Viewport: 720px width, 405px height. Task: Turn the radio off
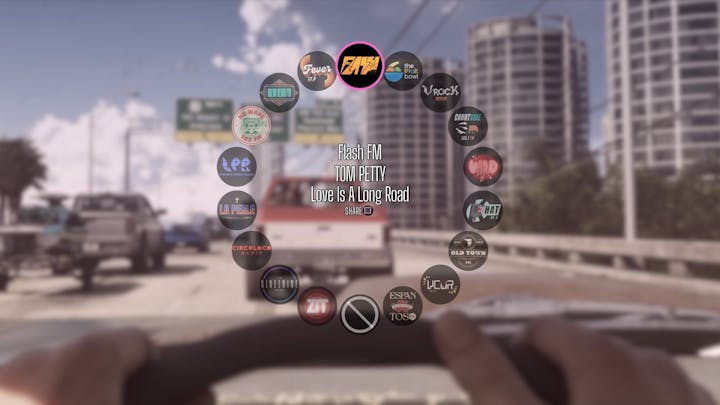pos(359,314)
